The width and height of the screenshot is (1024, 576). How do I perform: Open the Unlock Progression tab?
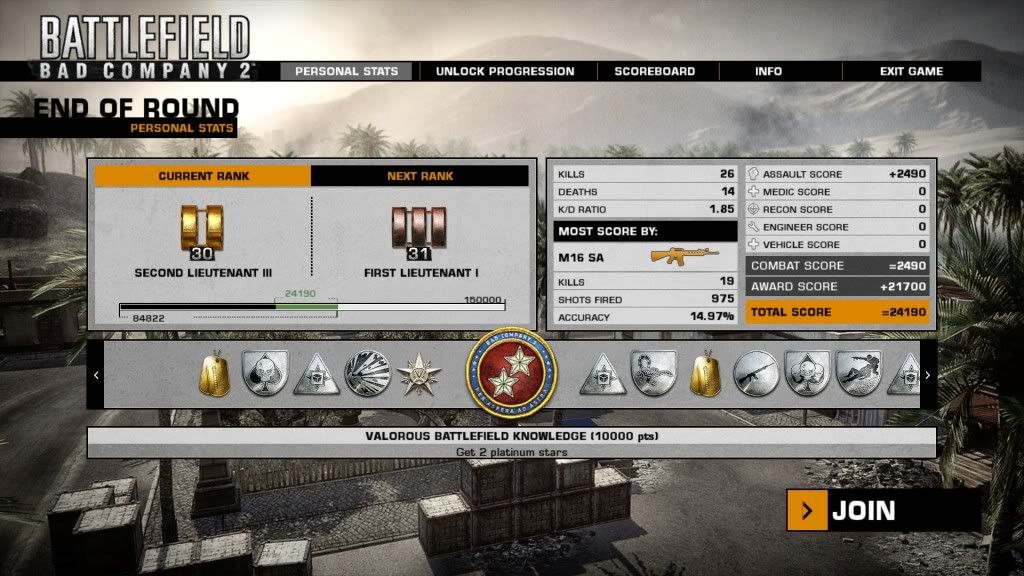[x=505, y=71]
